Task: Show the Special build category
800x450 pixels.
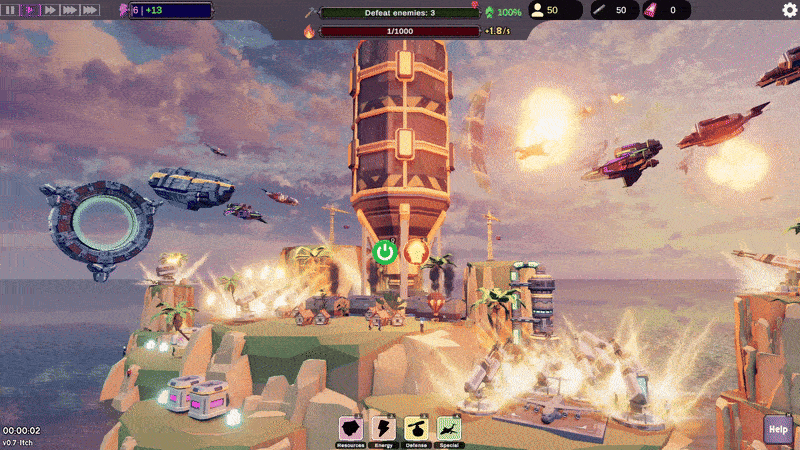Action: coord(449,430)
